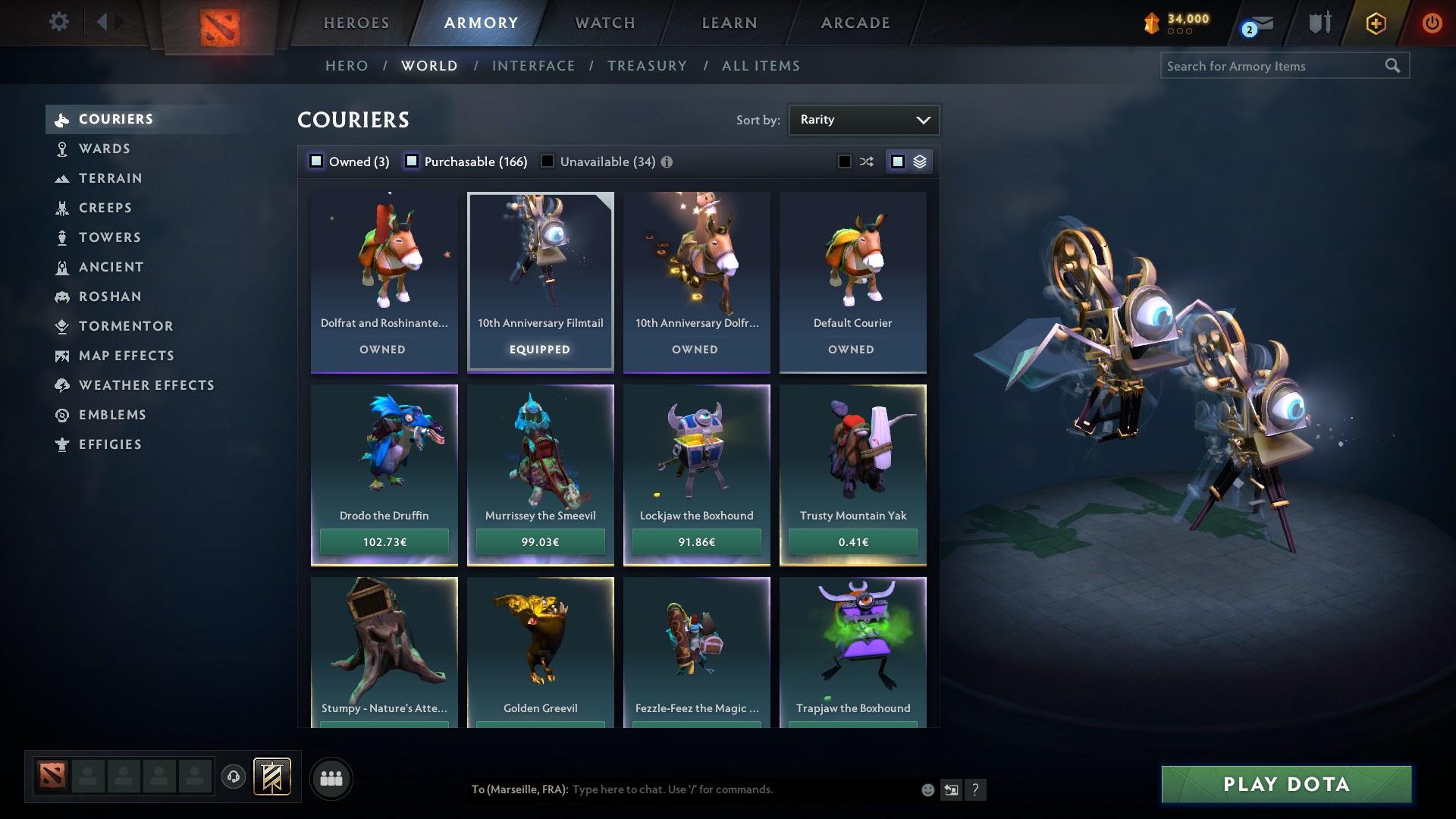The width and height of the screenshot is (1456, 819).
Task: Uncheck the Owned (3) filter
Action: click(x=315, y=161)
